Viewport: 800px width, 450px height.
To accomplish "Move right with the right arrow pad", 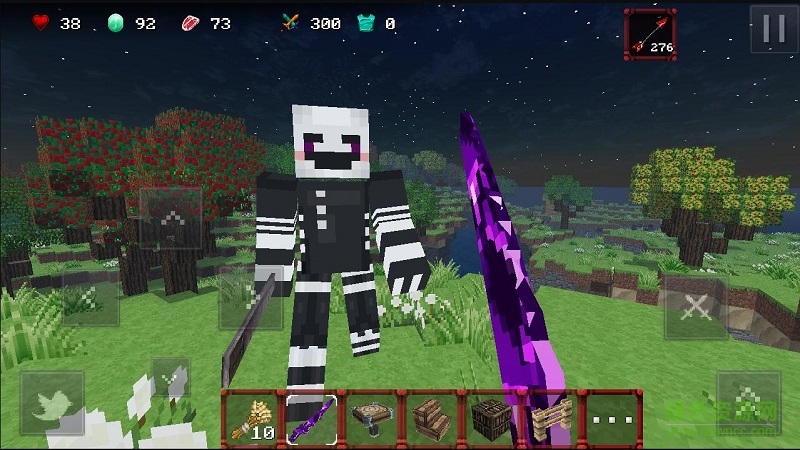I will tap(250, 299).
